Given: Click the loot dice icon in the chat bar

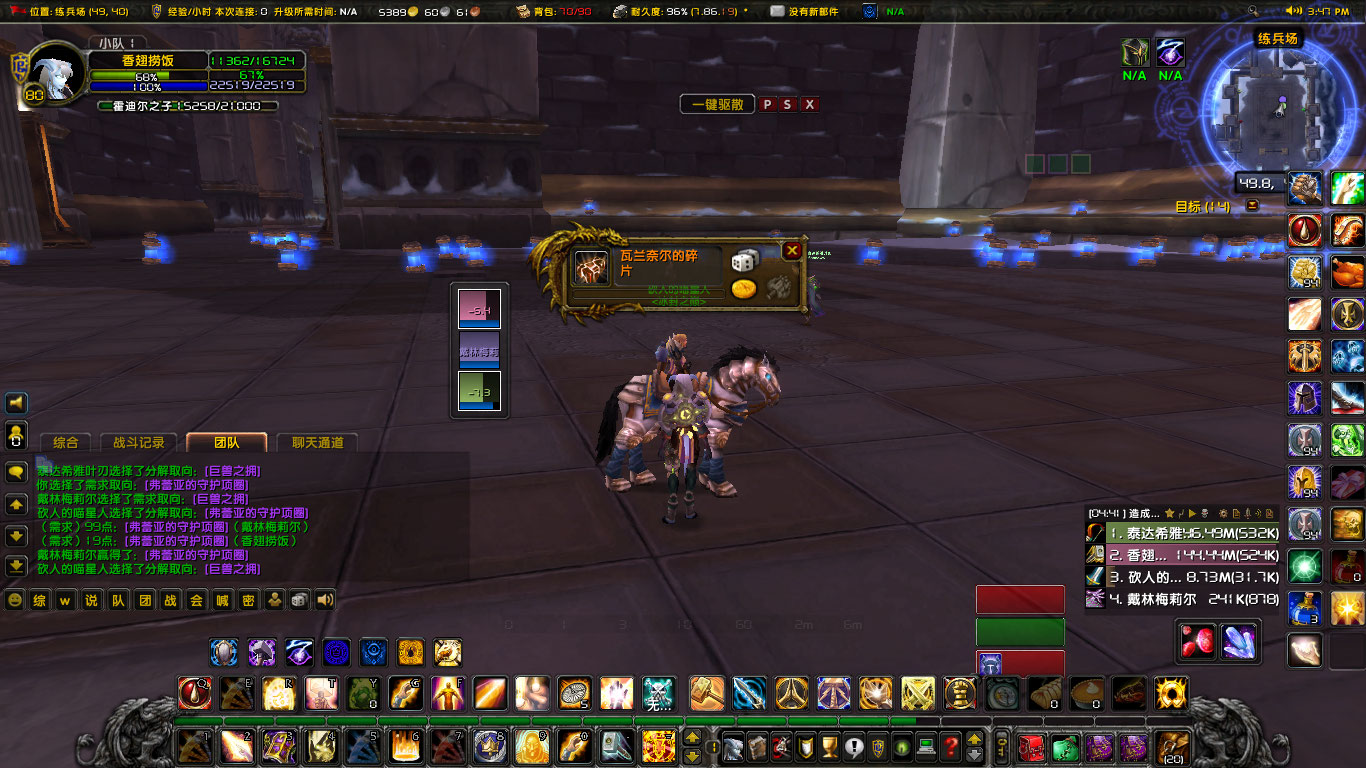Looking at the screenshot, I should (x=298, y=600).
